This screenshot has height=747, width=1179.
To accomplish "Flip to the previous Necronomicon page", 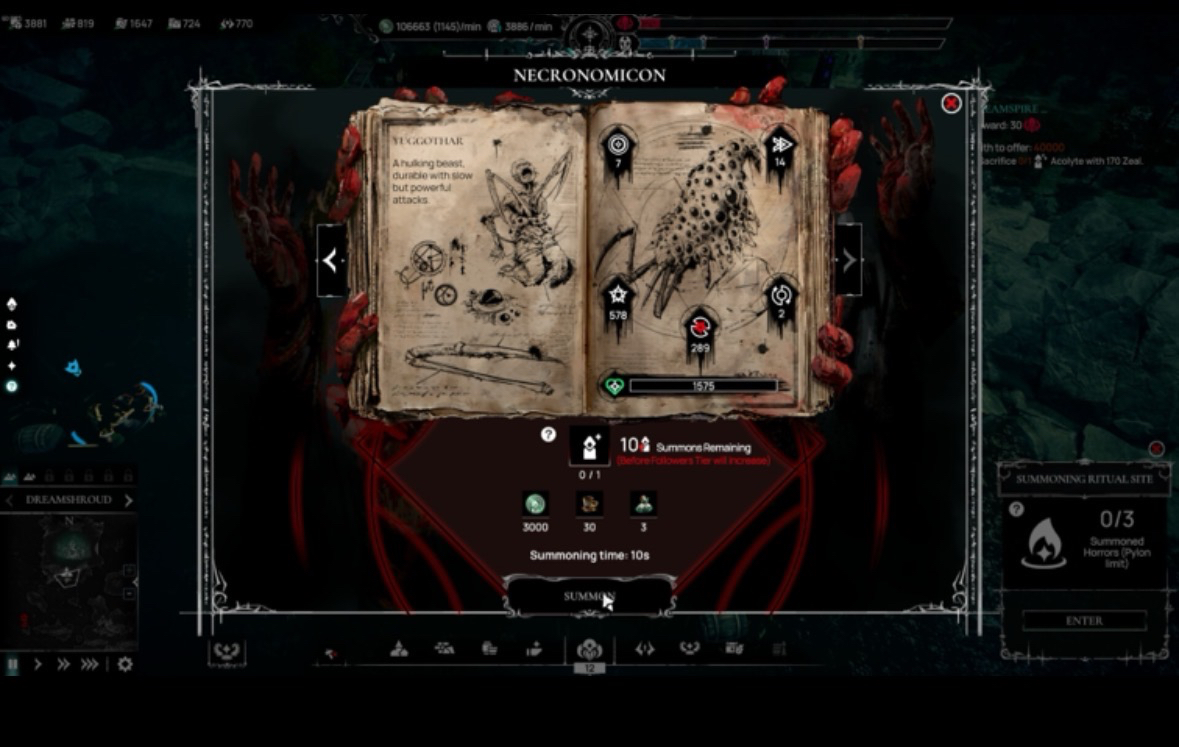I will point(331,260).
